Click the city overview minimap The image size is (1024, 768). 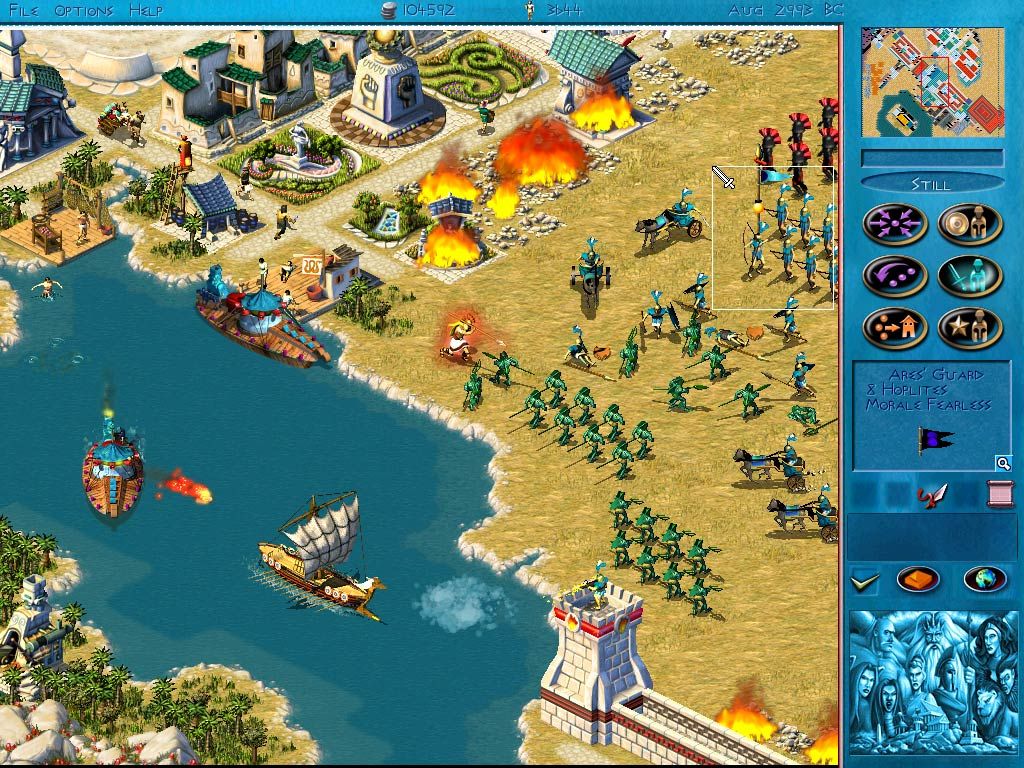click(932, 82)
